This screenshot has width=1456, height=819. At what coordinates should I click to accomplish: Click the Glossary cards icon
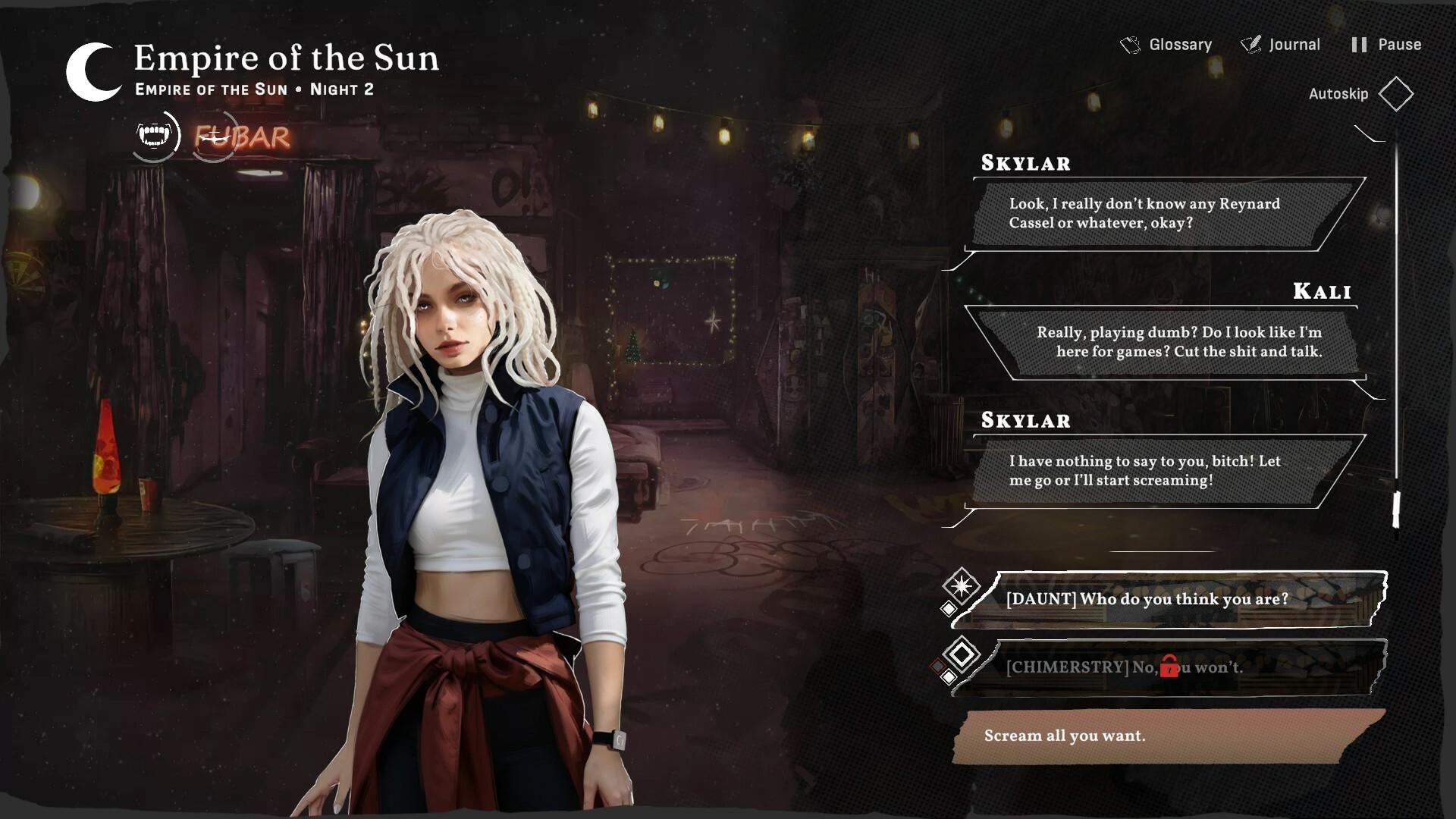pyautogui.click(x=1131, y=44)
